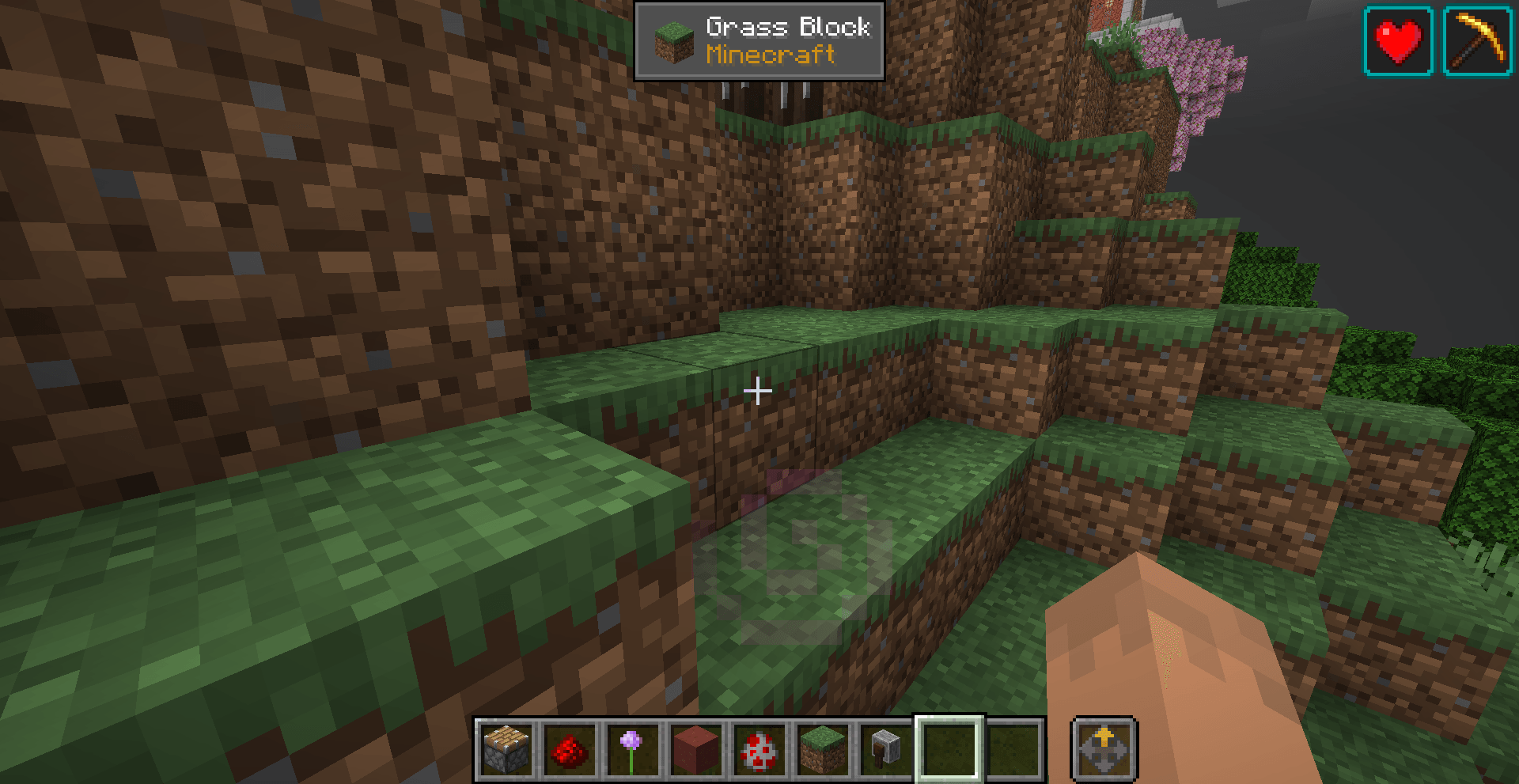Click the highlighted empty hotbar slot
This screenshot has width=1519, height=784.
coord(949,747)
